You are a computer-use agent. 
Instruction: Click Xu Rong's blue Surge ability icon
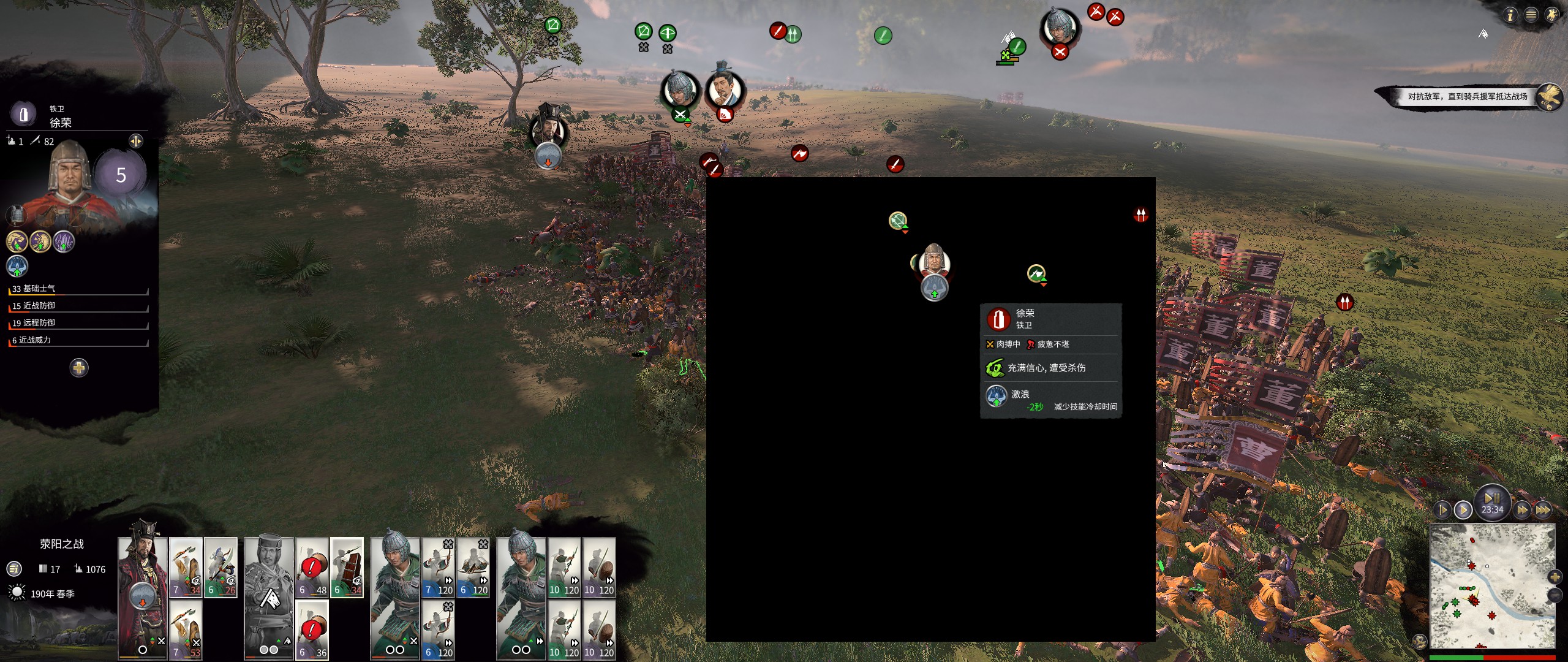click(17, 267)
